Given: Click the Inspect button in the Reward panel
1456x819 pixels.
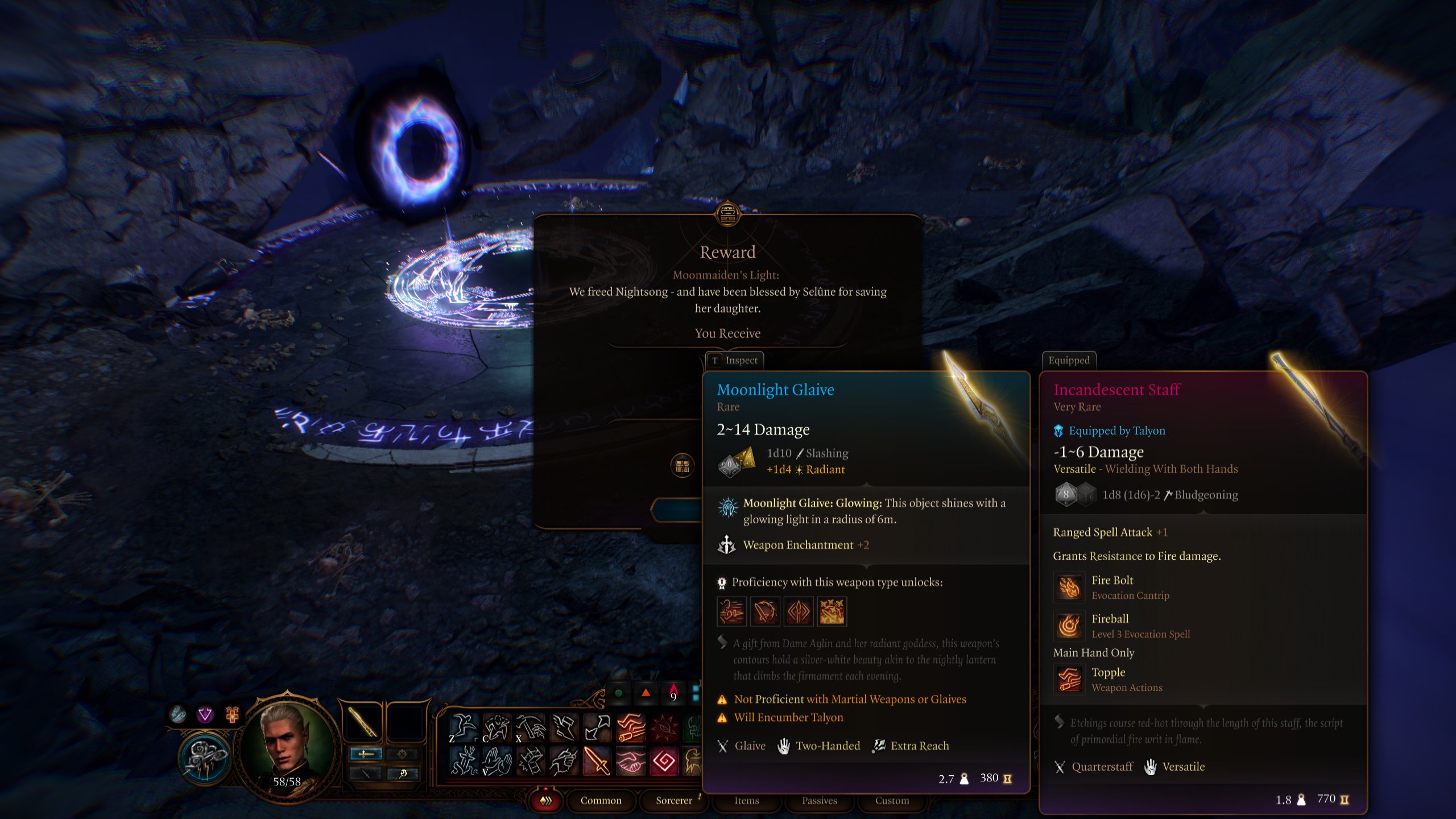Looking at the screenshot, I should [735, 360].
